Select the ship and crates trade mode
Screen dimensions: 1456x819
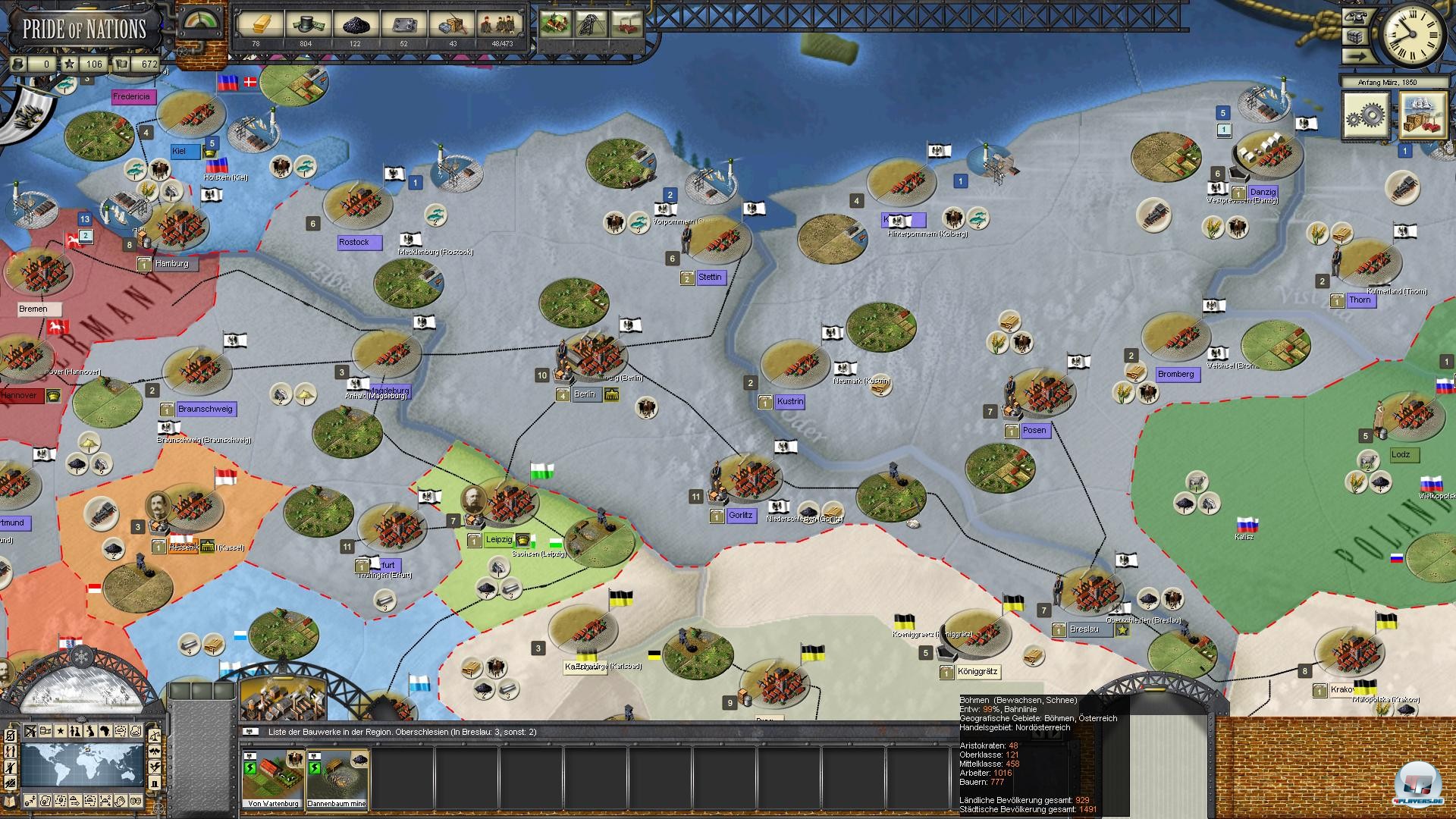coord(1423,115)
